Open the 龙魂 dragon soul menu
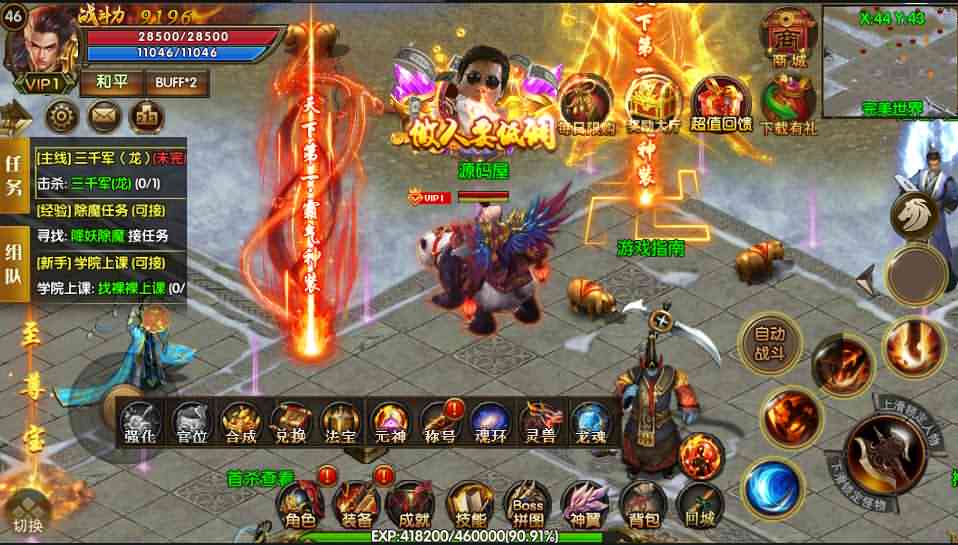Image resolution: width=958 pixels, height=545 pixels. click(x=591, y=423)
